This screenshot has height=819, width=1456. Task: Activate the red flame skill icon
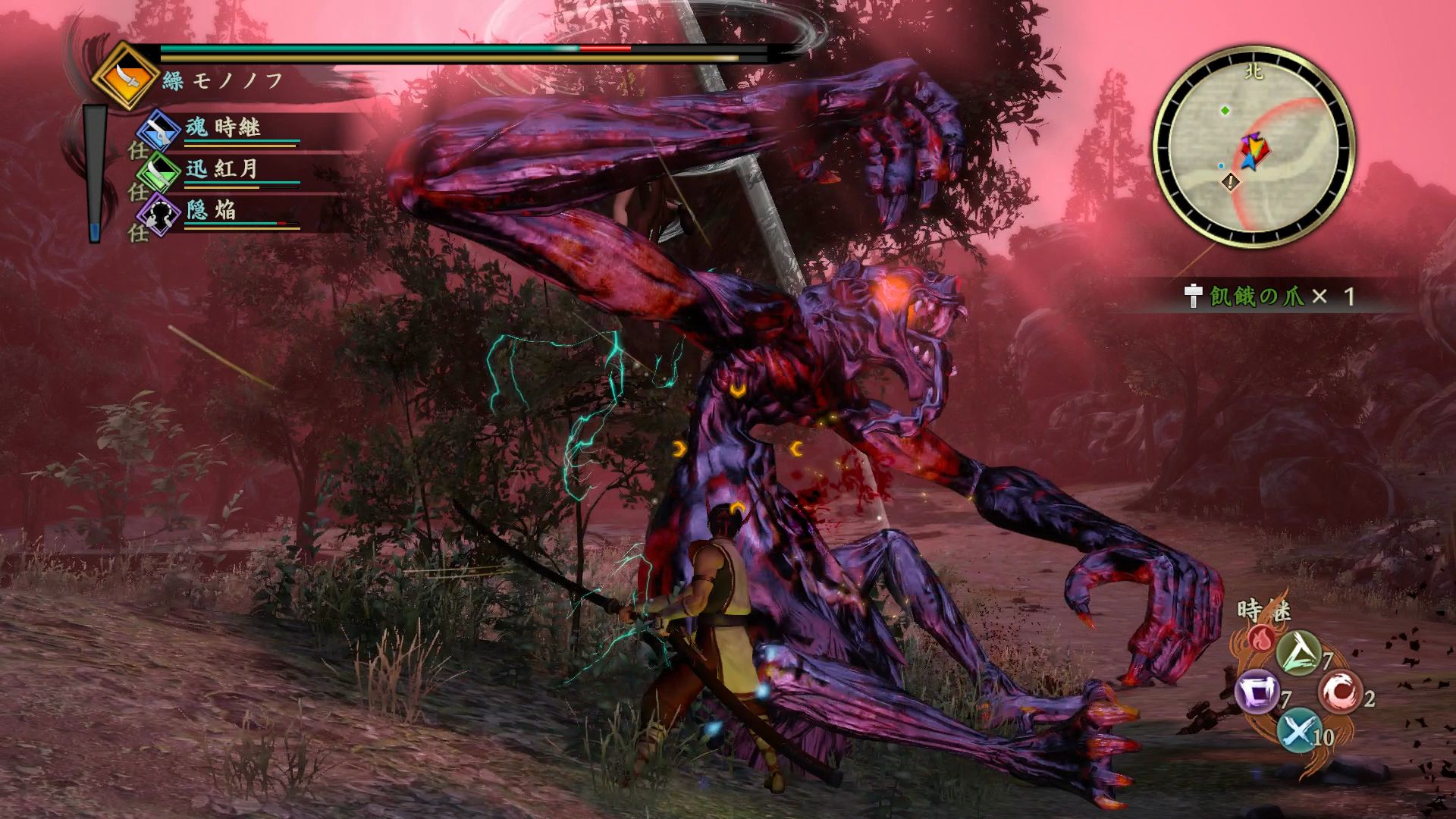pos(1261,639)
